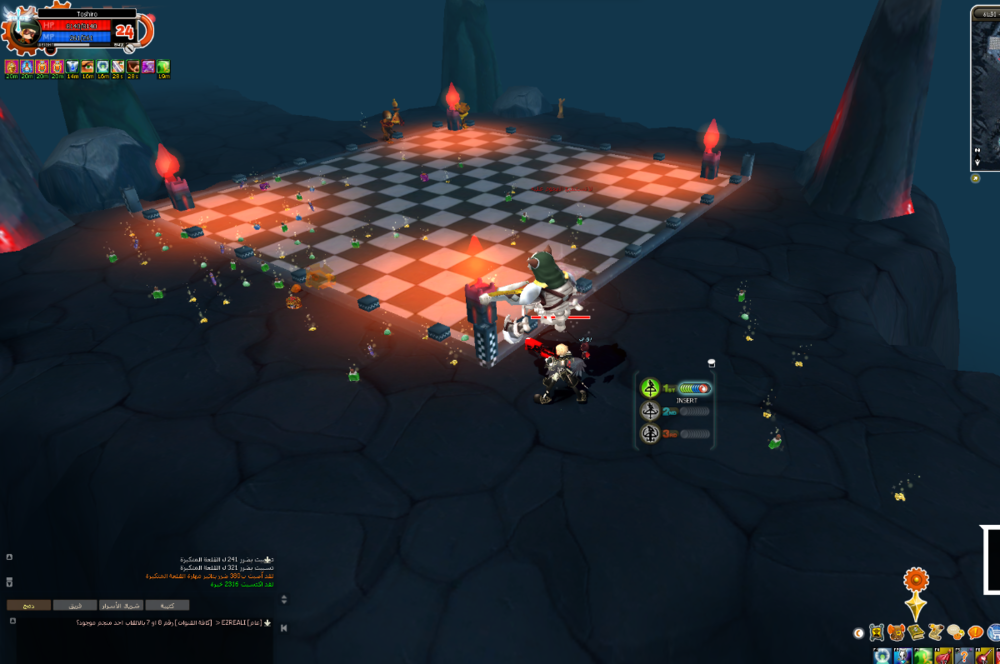Open the mustached character portrait menu icon

point(876,632)
